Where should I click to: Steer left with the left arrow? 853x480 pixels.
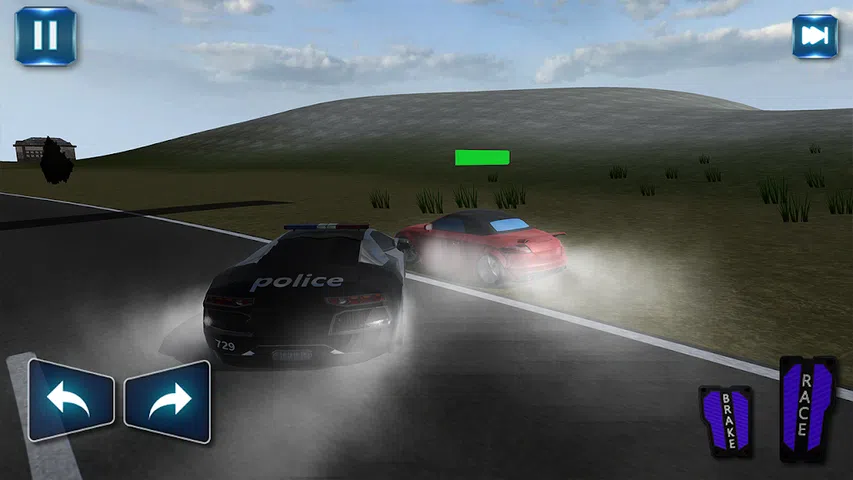click(71, 401)
